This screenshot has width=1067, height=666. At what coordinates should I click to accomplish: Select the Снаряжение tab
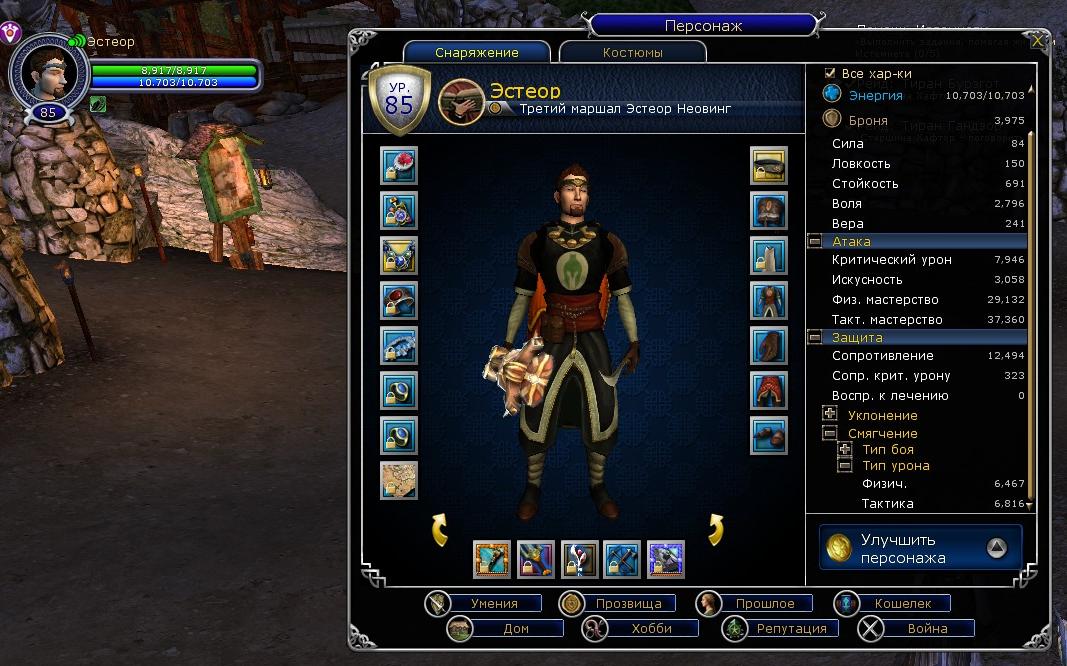pos(477,52)
